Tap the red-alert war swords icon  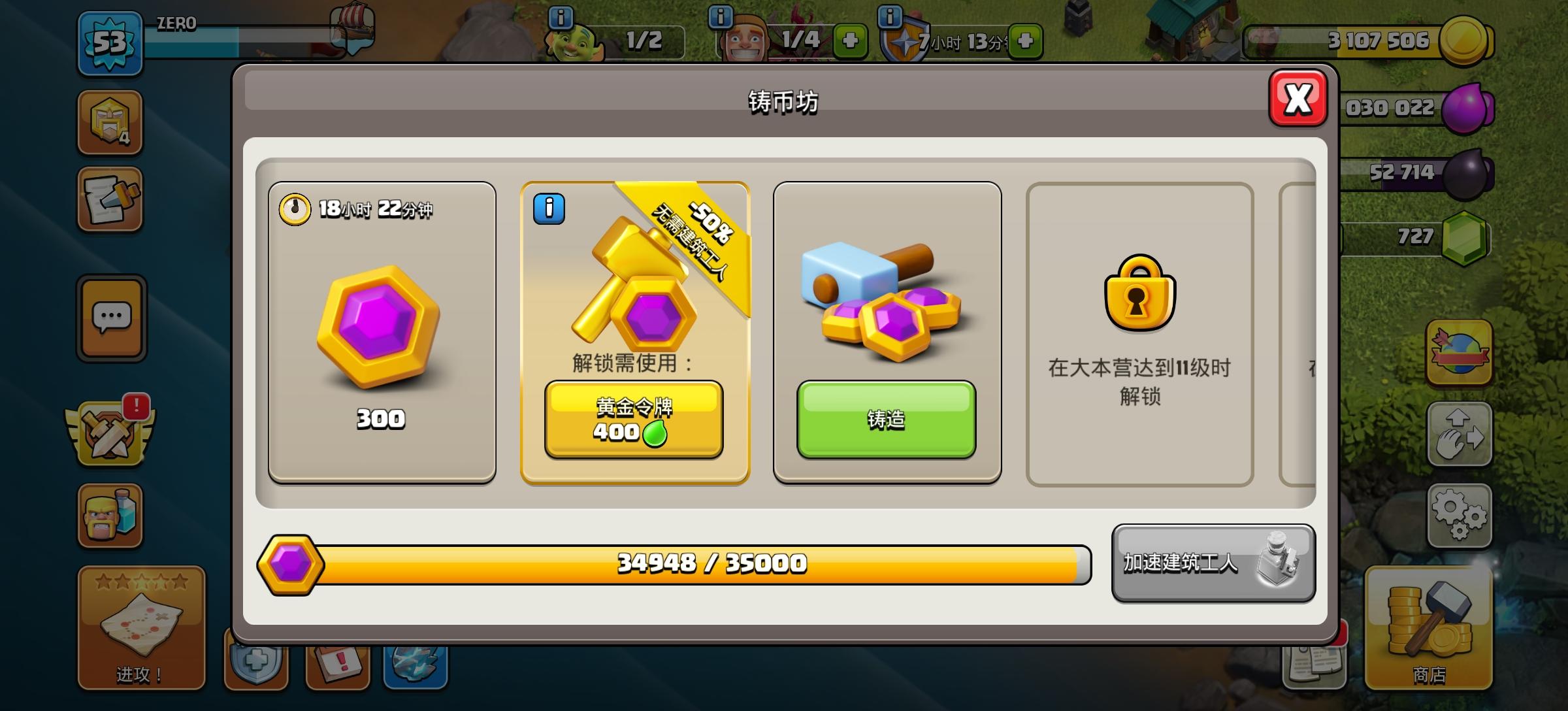(110, 435)
